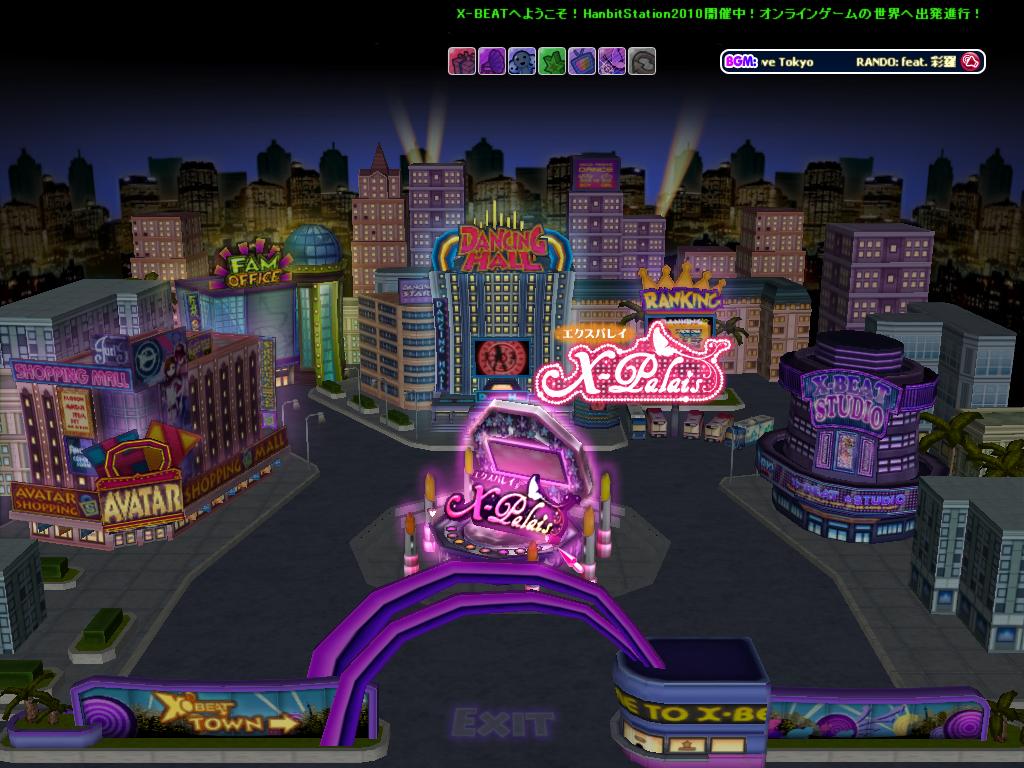Visit the Shopping Mall sign

(70, 376)
